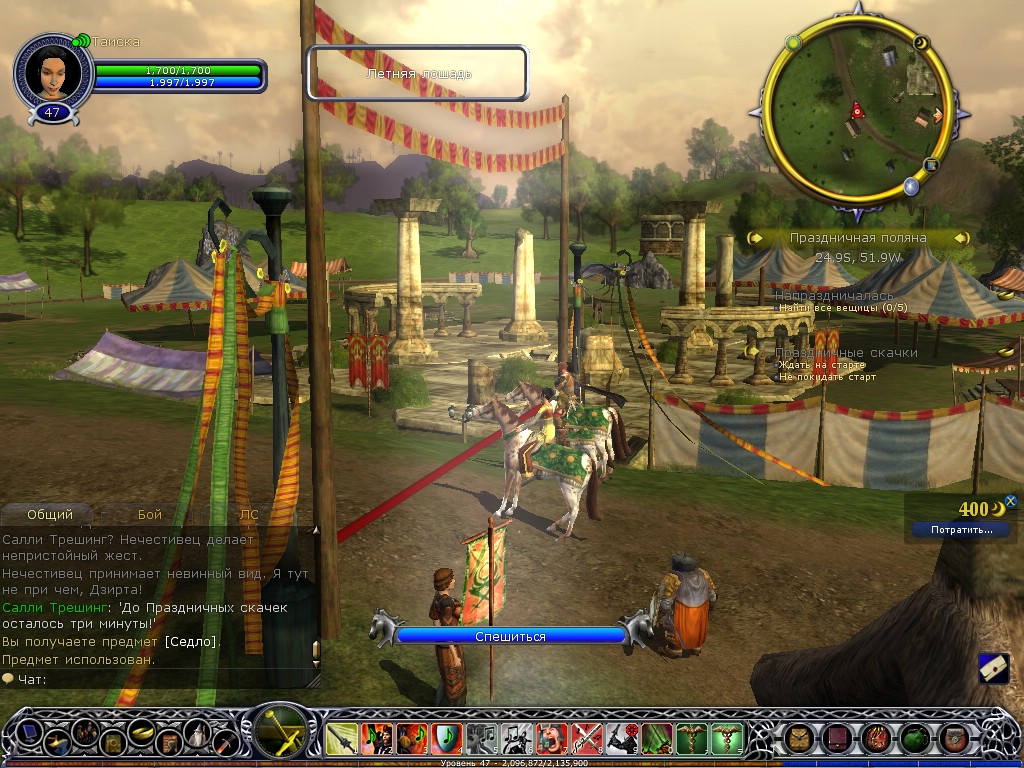Click the crescent moon button on minimap ring

coord(922,43)
